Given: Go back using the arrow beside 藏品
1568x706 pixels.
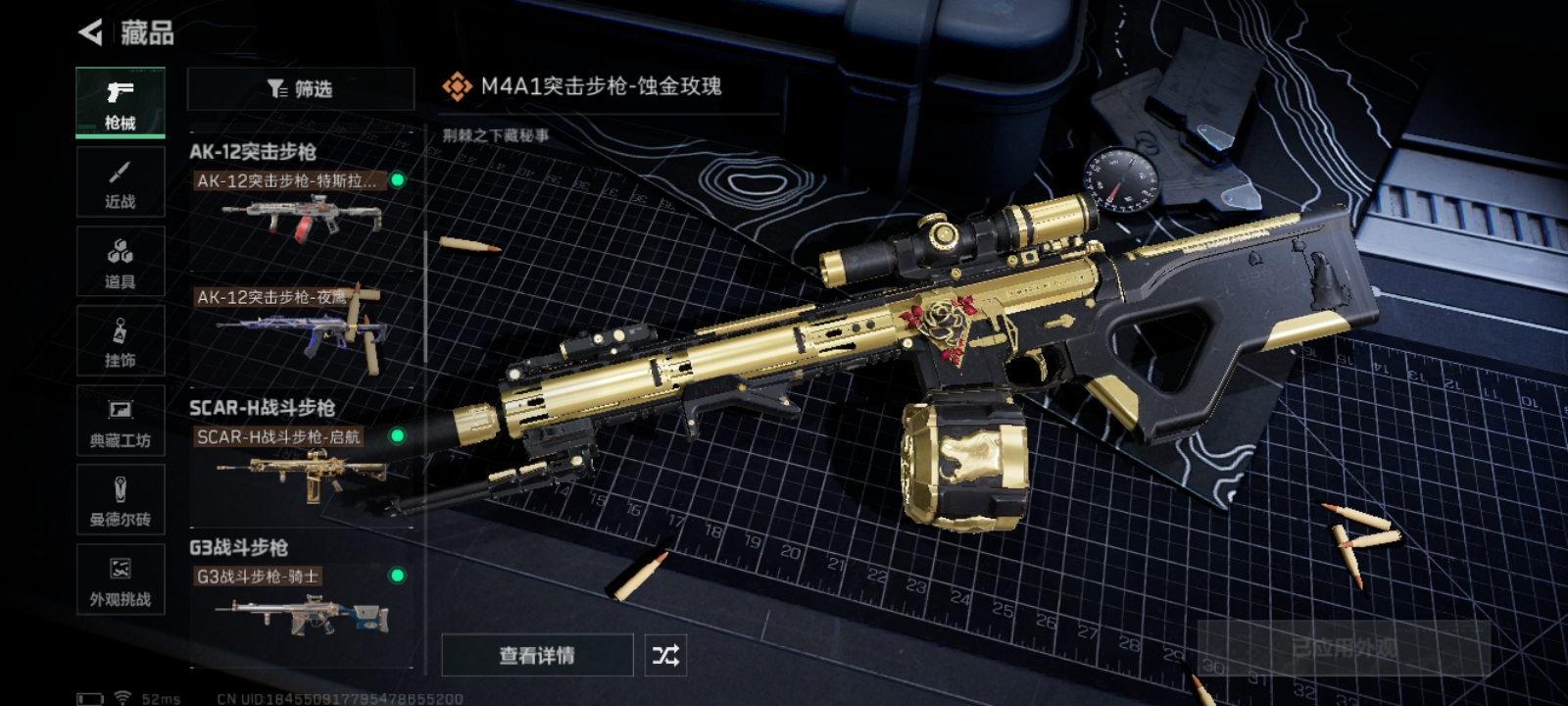Looking at the screenshot, I should pyautogui.click(x=91, y=33).
